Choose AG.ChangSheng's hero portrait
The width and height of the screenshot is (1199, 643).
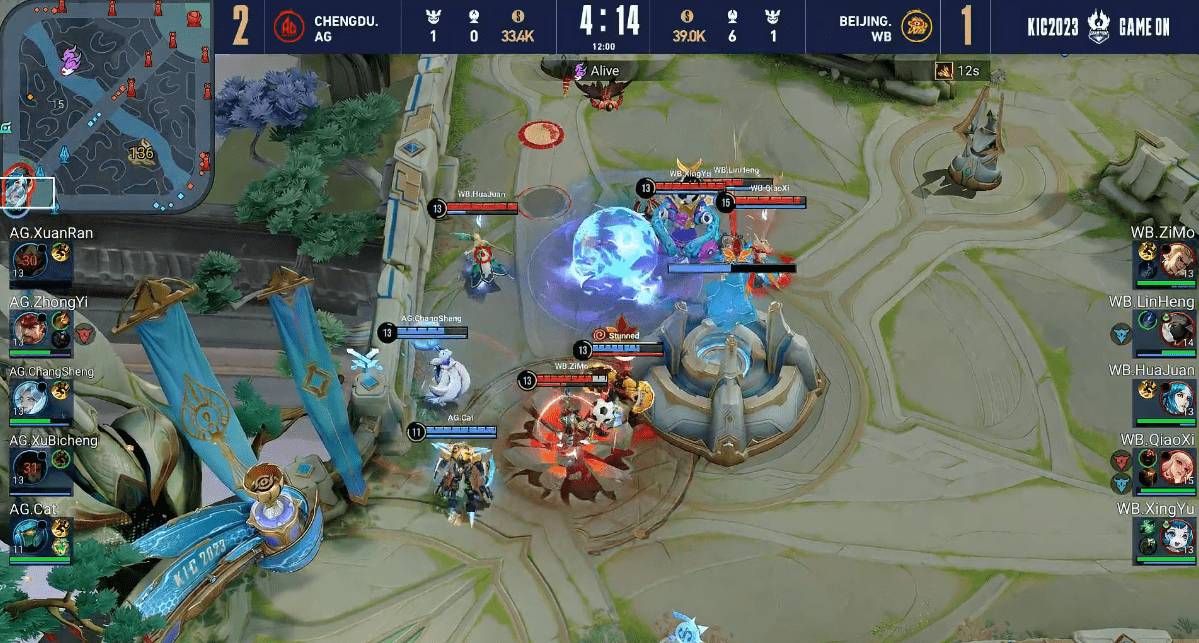[29, 399]
